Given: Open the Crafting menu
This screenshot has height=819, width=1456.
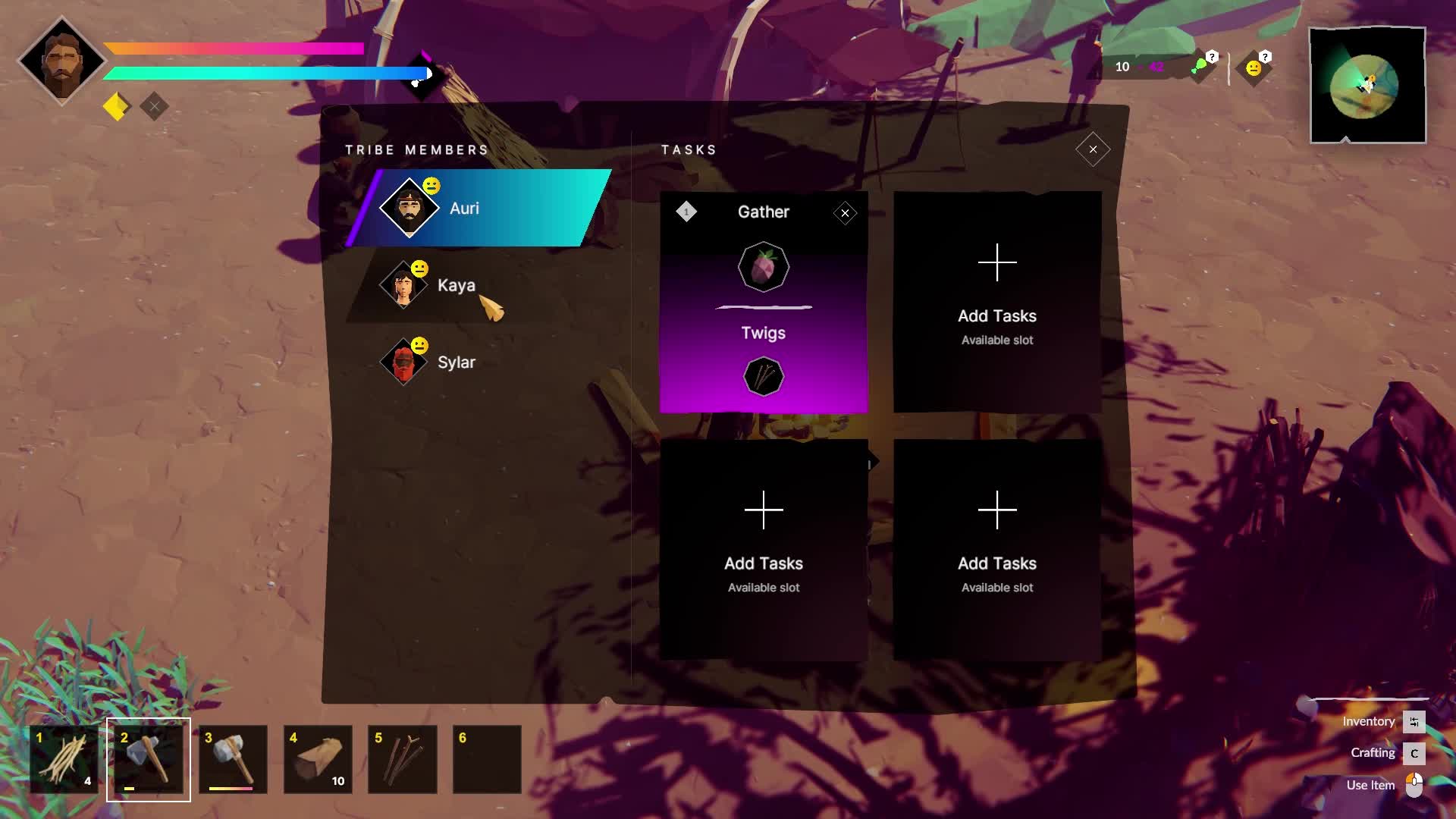Looking at the screenshot, I should [x=1373, y=753].
